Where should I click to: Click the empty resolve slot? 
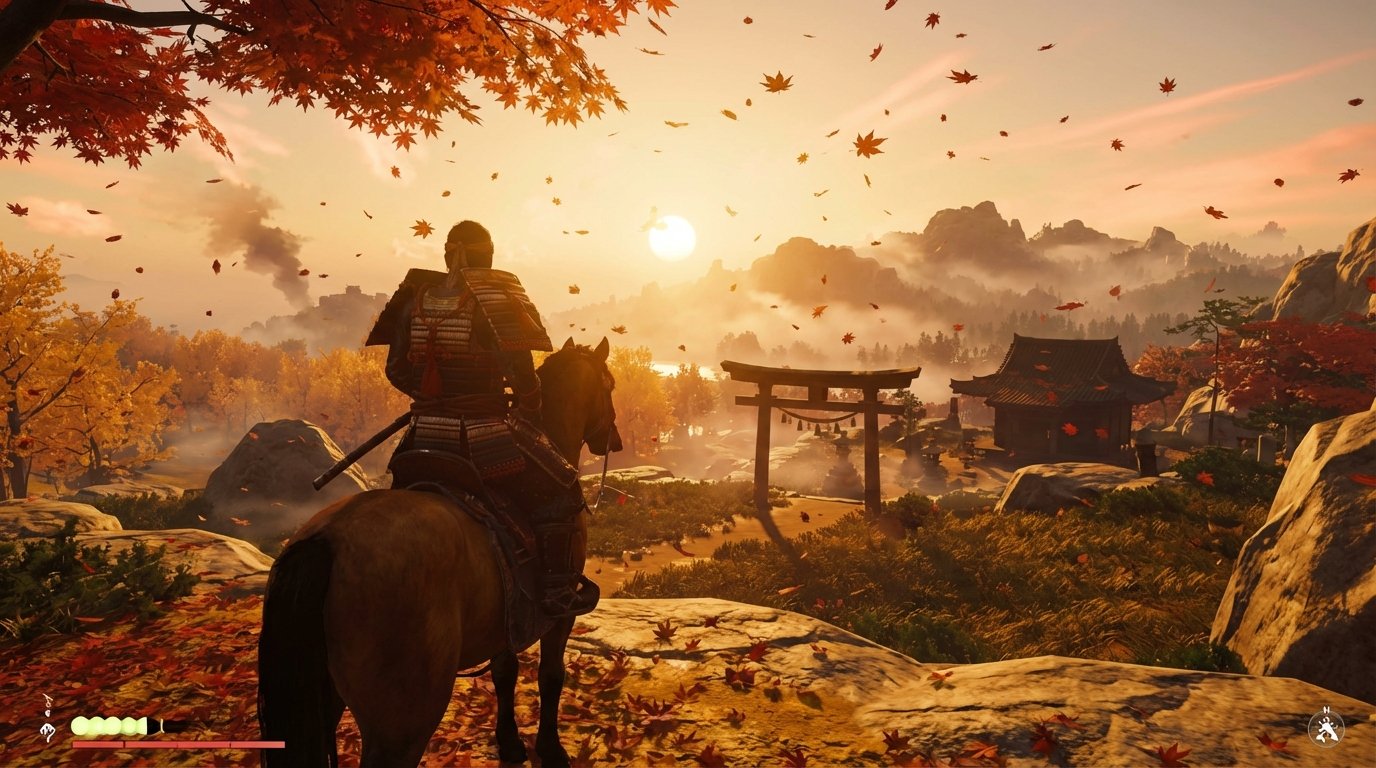coord(155,726)
